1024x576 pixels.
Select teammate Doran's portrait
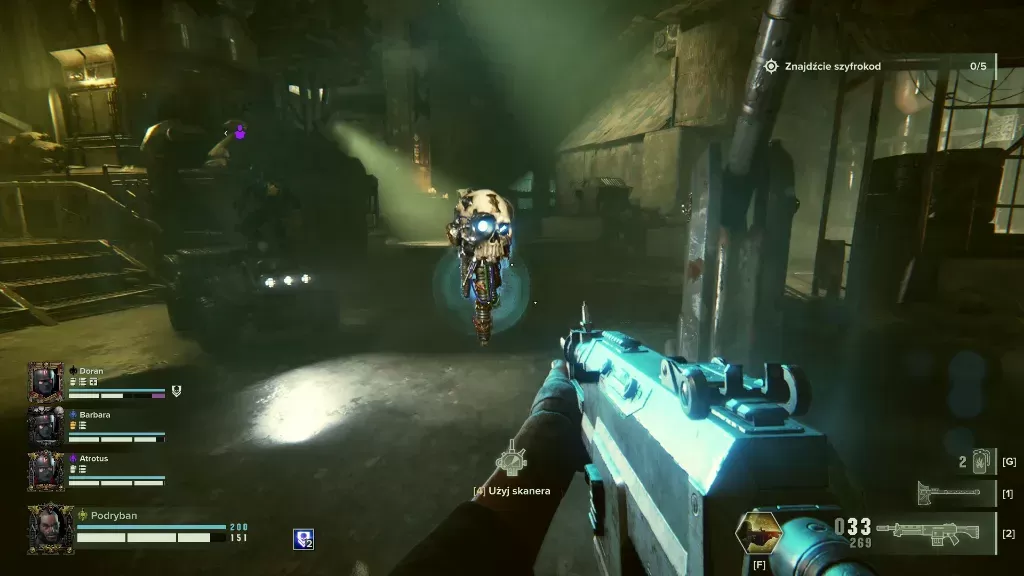45,382
